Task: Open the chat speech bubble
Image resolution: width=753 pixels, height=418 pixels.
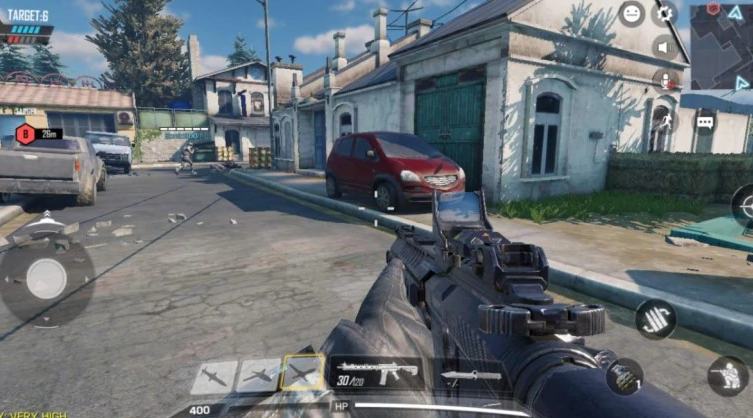Action: [705, 122]
